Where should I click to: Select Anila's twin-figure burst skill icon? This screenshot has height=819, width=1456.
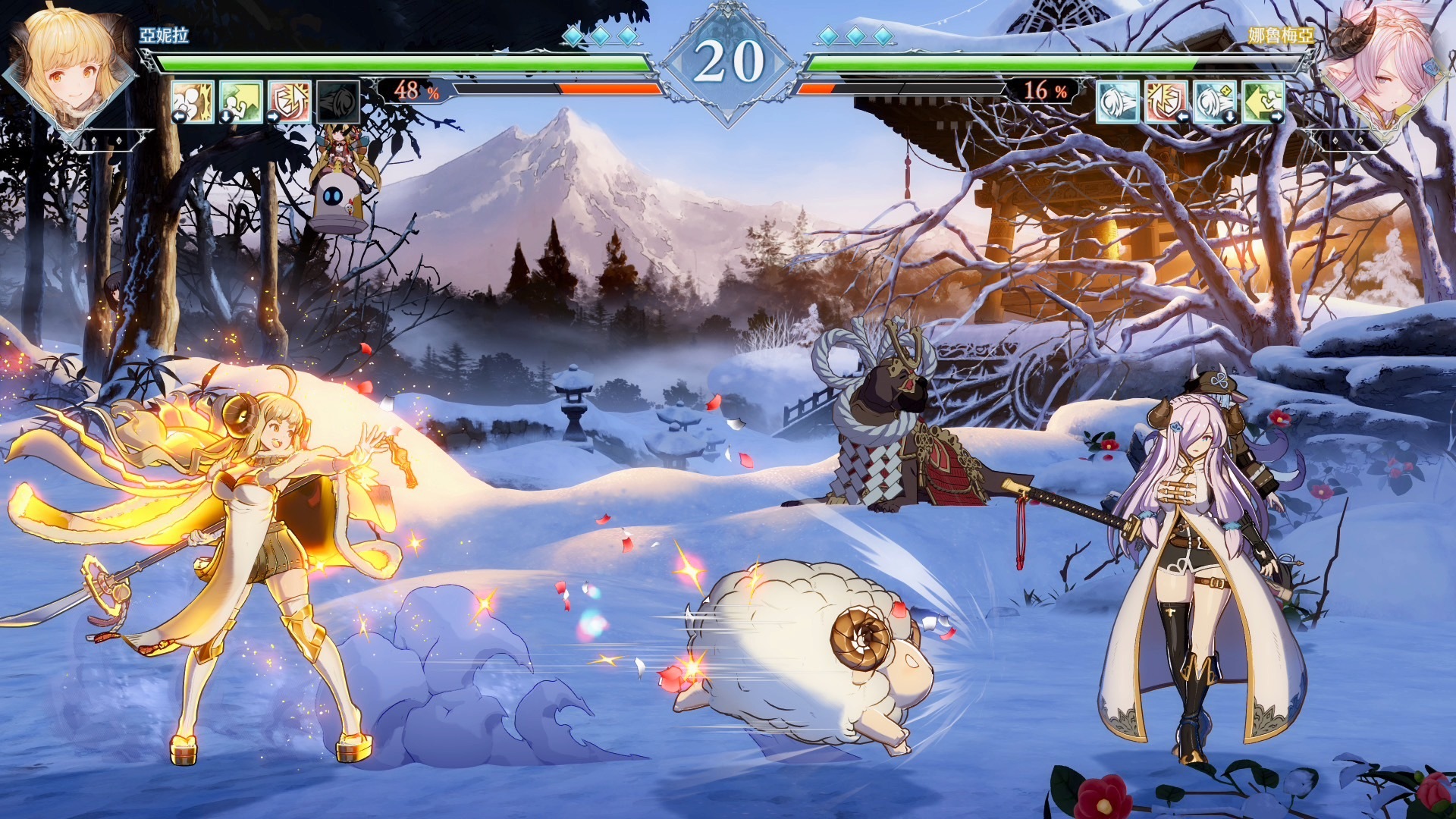(x=192, y=101)
